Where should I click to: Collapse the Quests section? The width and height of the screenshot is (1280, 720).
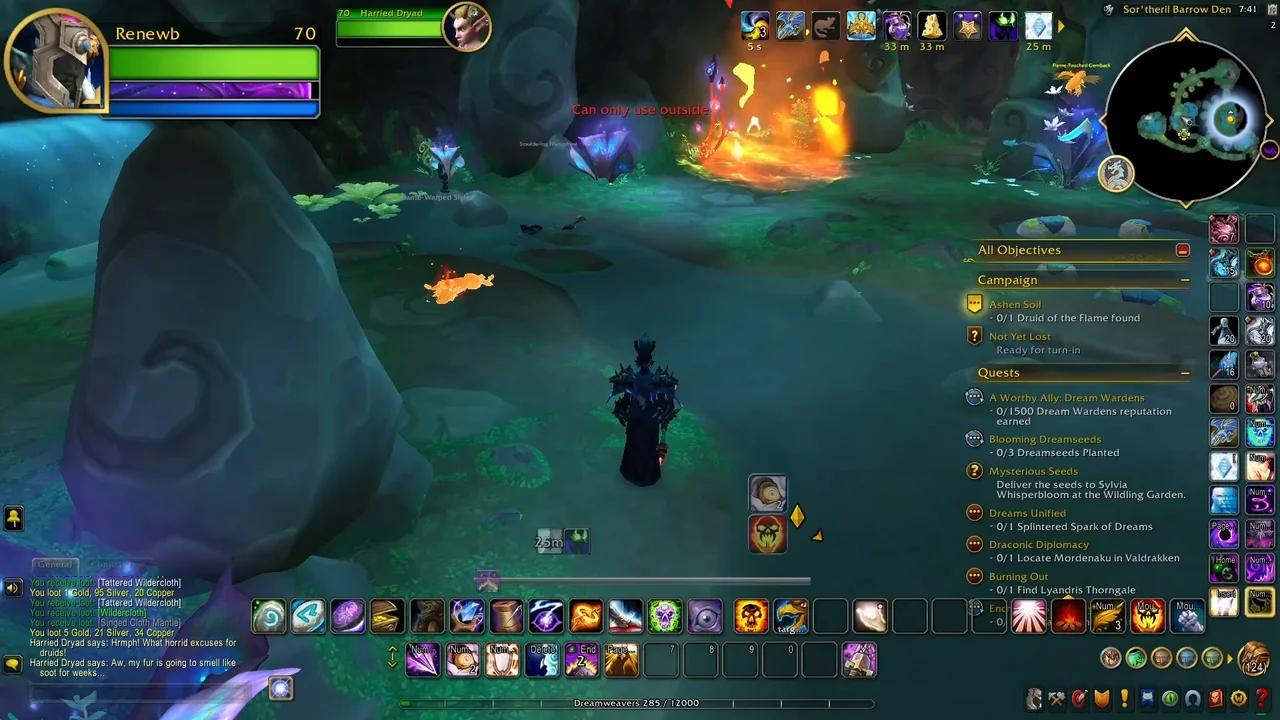coord(1186,373)
